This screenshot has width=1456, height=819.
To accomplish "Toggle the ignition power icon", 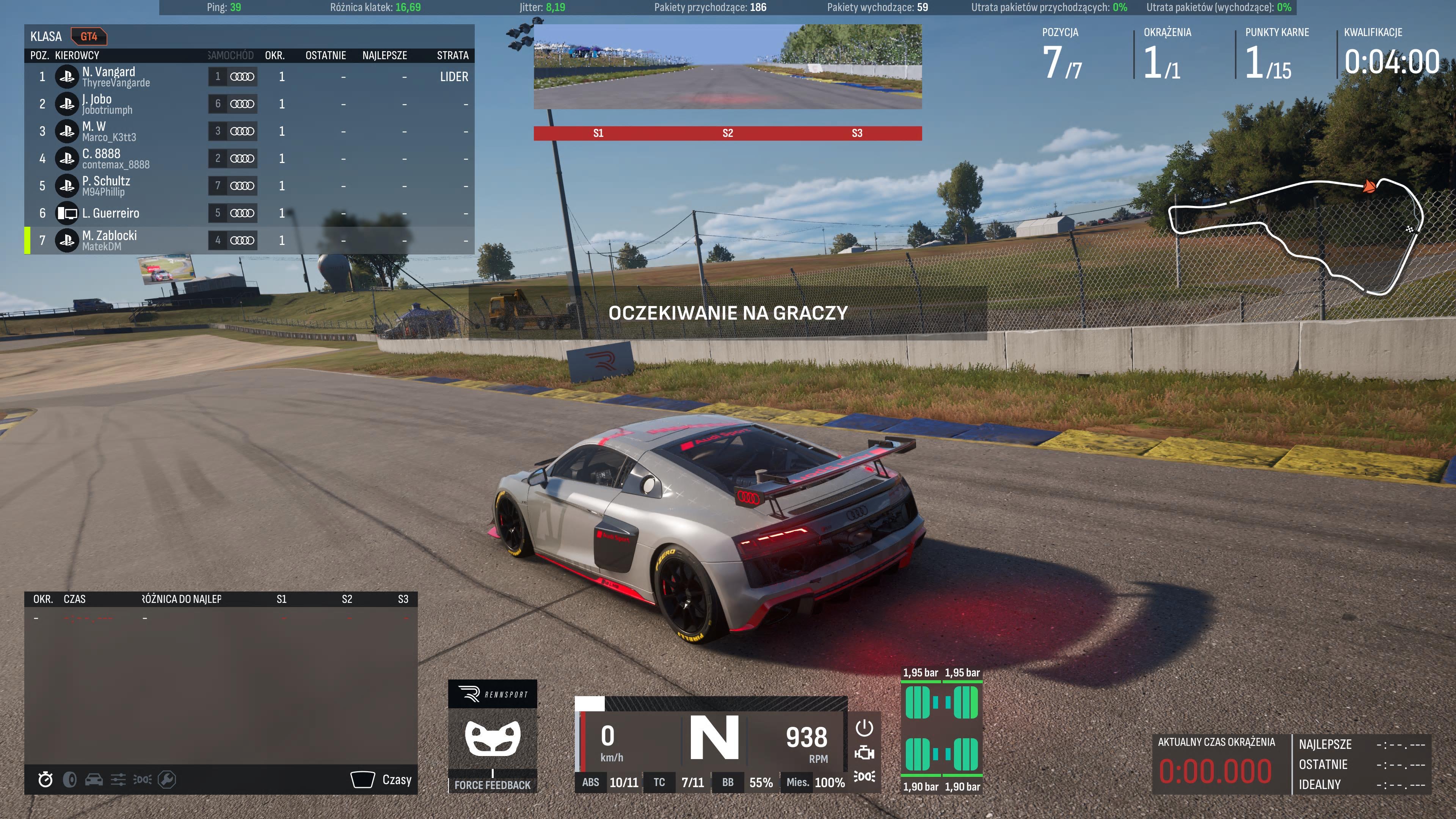I will click(x=864, y=728).
